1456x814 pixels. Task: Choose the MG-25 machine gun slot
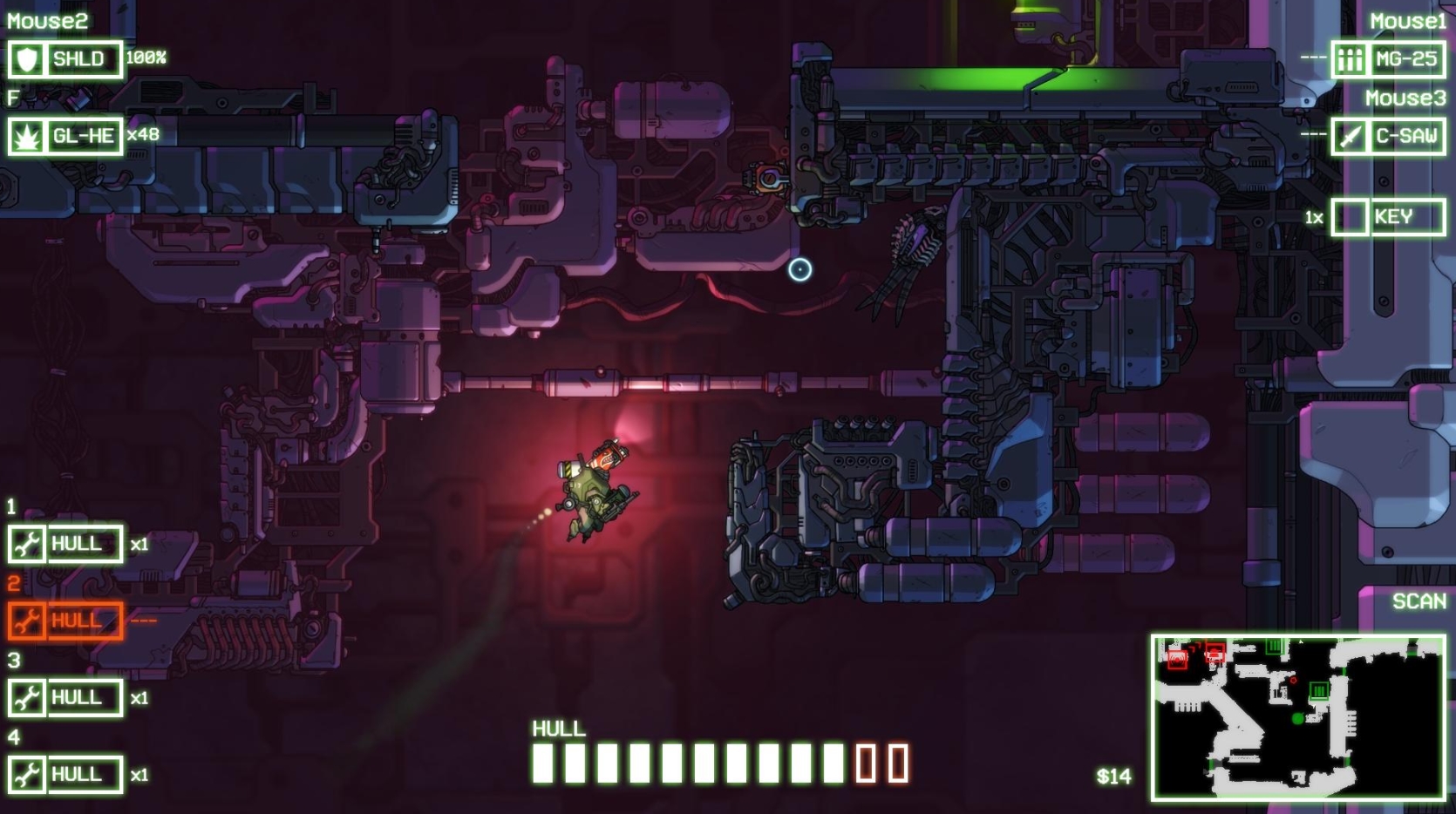click(x=1388, y=60)
